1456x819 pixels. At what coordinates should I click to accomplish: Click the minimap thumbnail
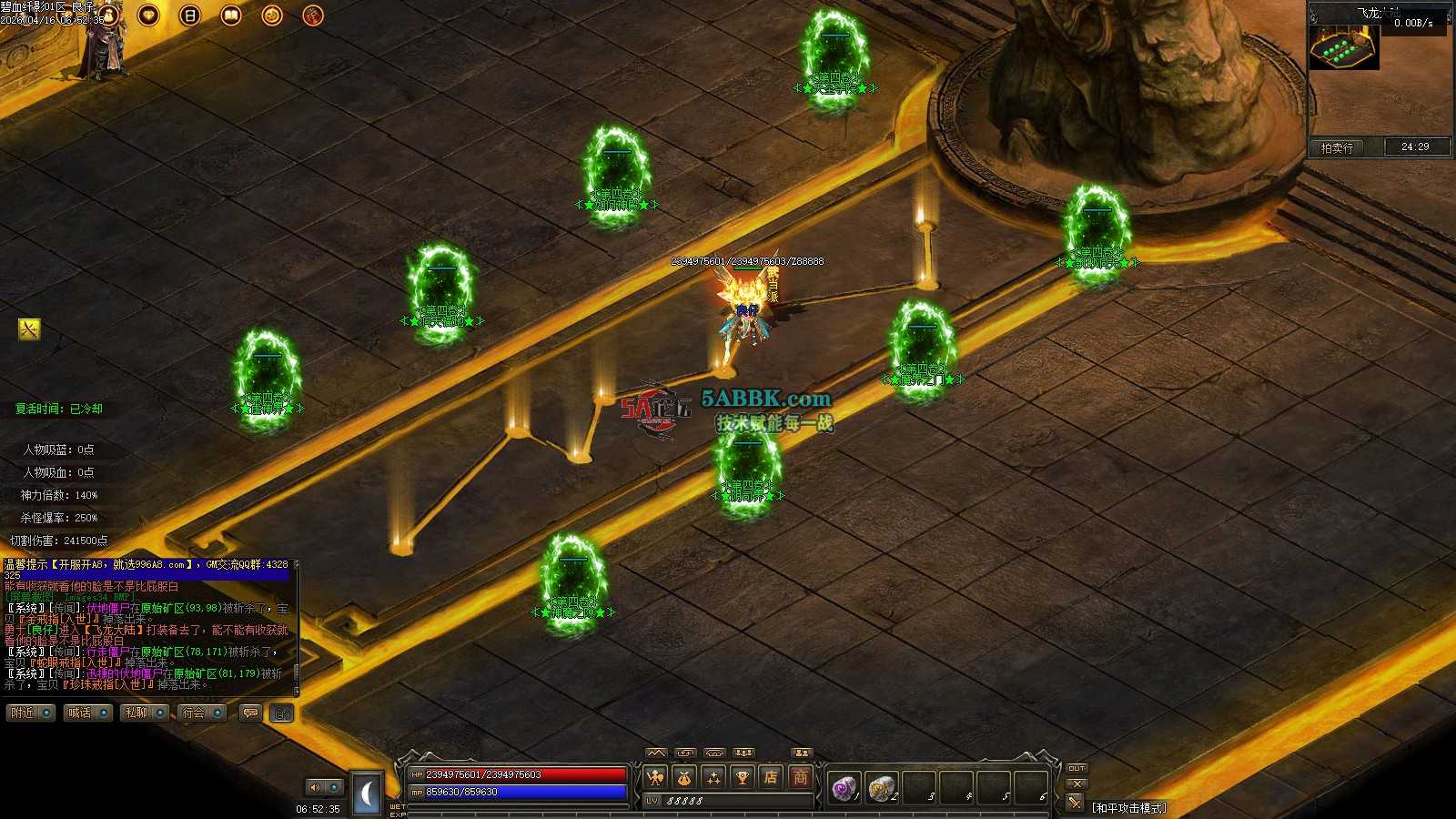[1344, 47]
